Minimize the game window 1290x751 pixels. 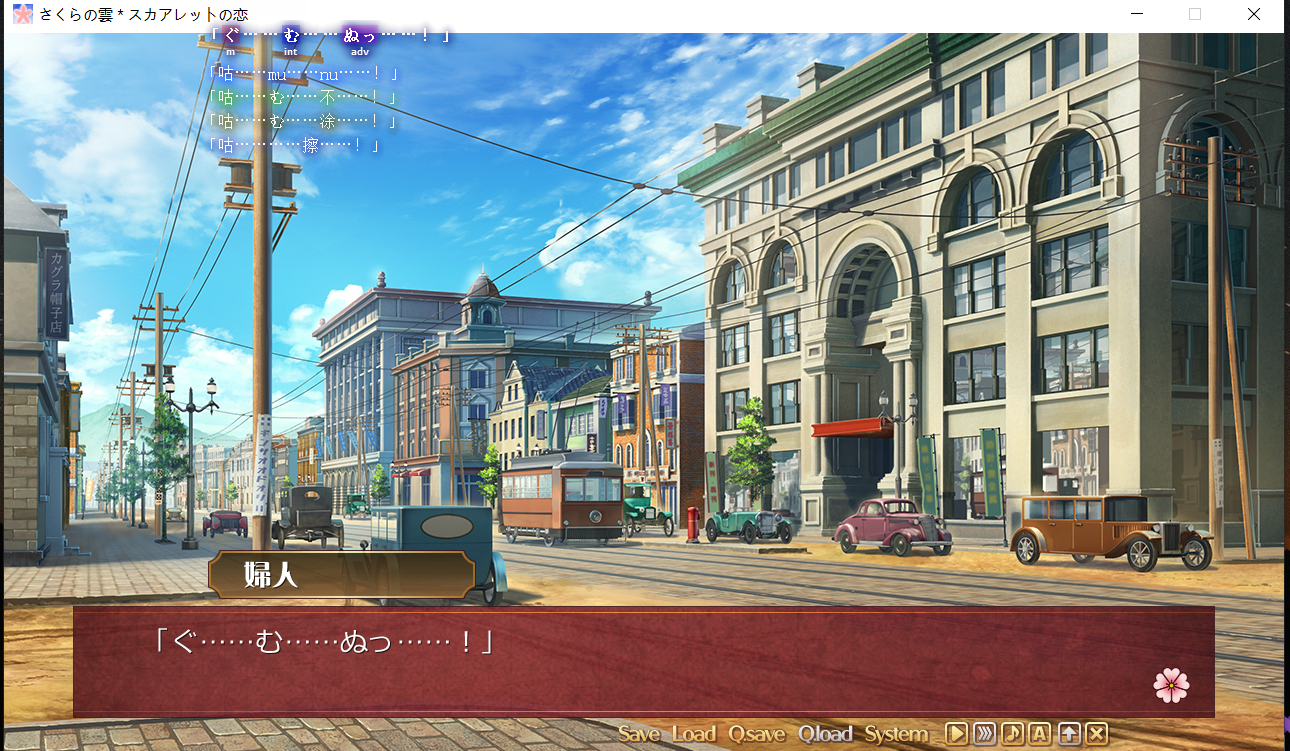click(x=1136, y=14)
